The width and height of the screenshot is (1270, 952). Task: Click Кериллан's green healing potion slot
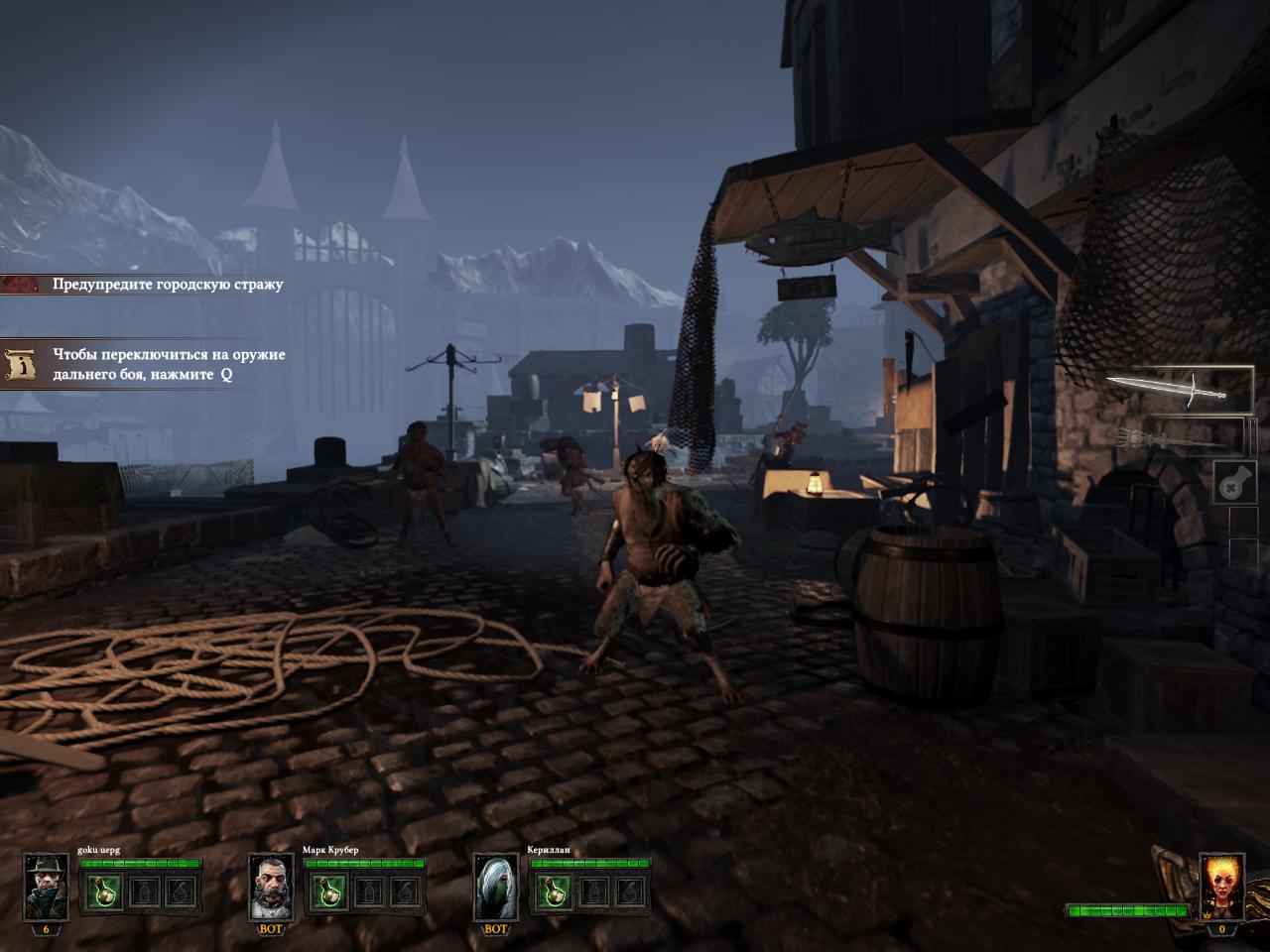click(x=553, y=893)
